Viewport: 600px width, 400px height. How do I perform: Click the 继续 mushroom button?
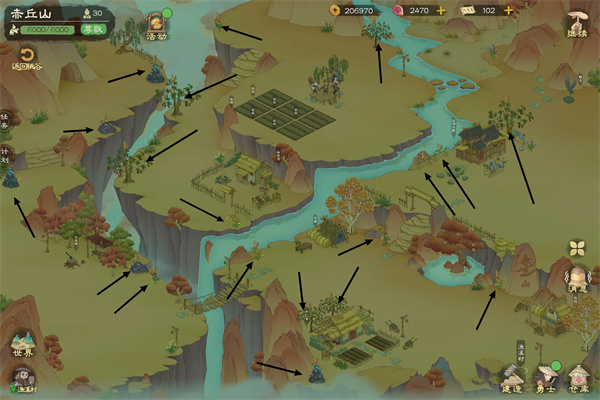[x=577, y=24]
